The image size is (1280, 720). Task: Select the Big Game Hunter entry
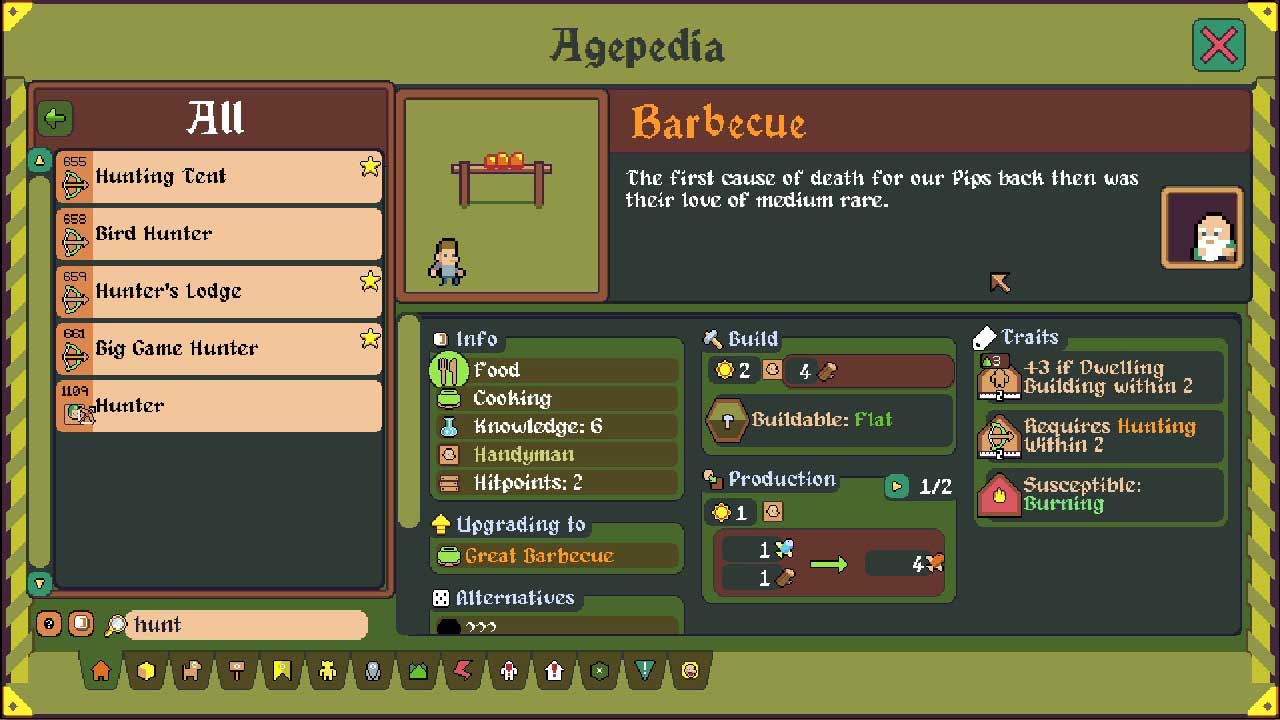coord(218,348)
